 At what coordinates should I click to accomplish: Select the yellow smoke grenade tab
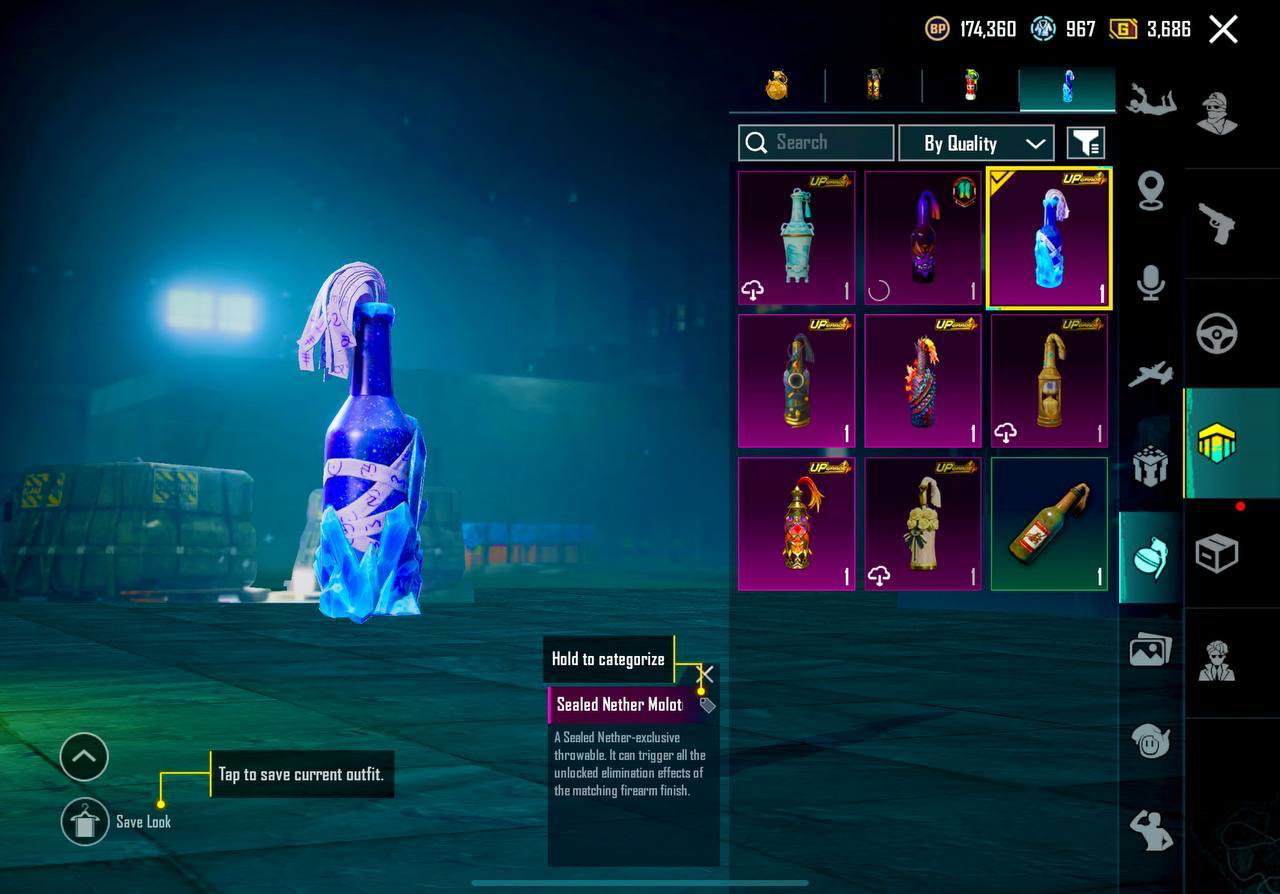pos(874,87)
